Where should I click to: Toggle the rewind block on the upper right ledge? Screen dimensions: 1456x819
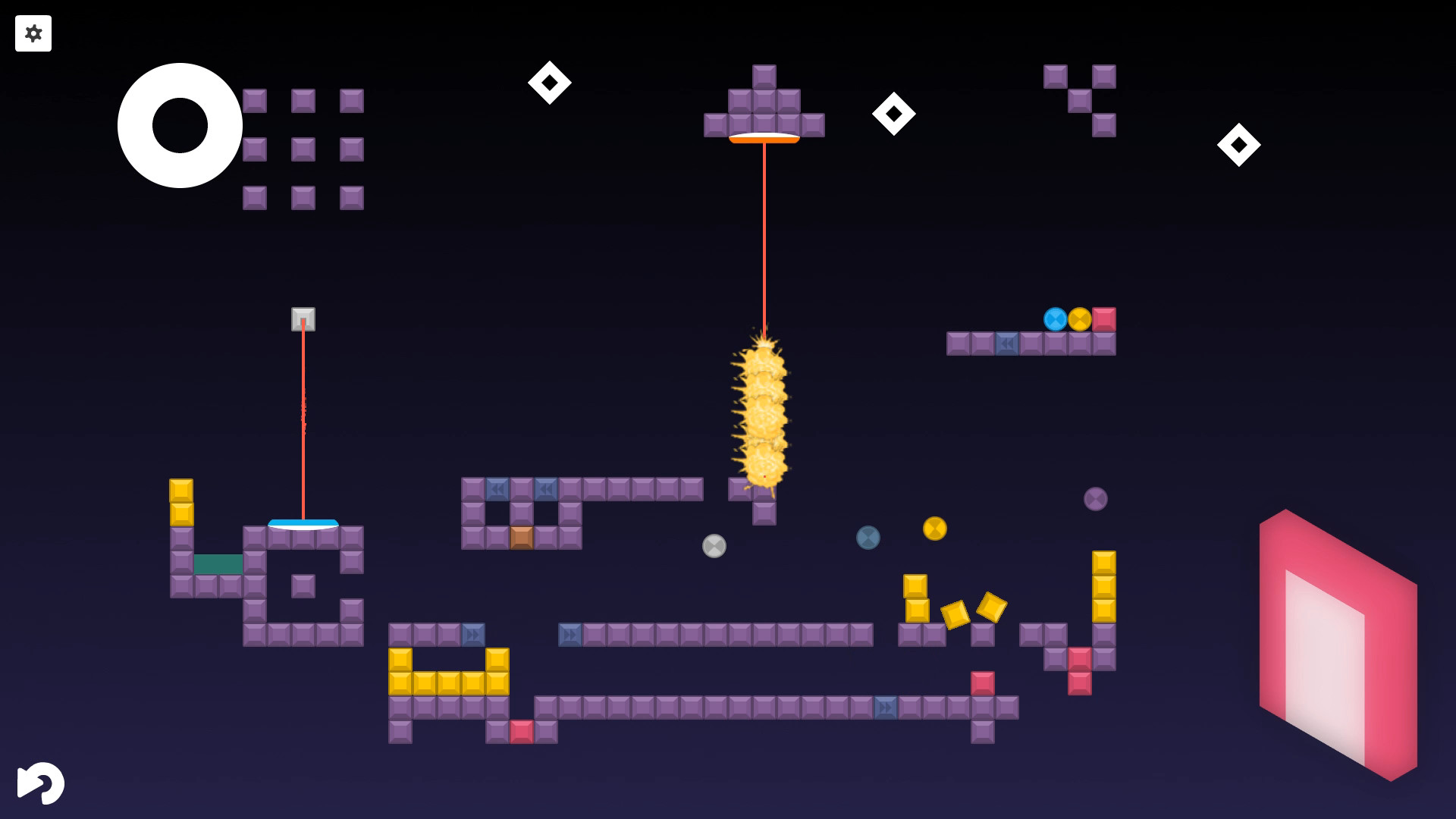click(1006, 343)
